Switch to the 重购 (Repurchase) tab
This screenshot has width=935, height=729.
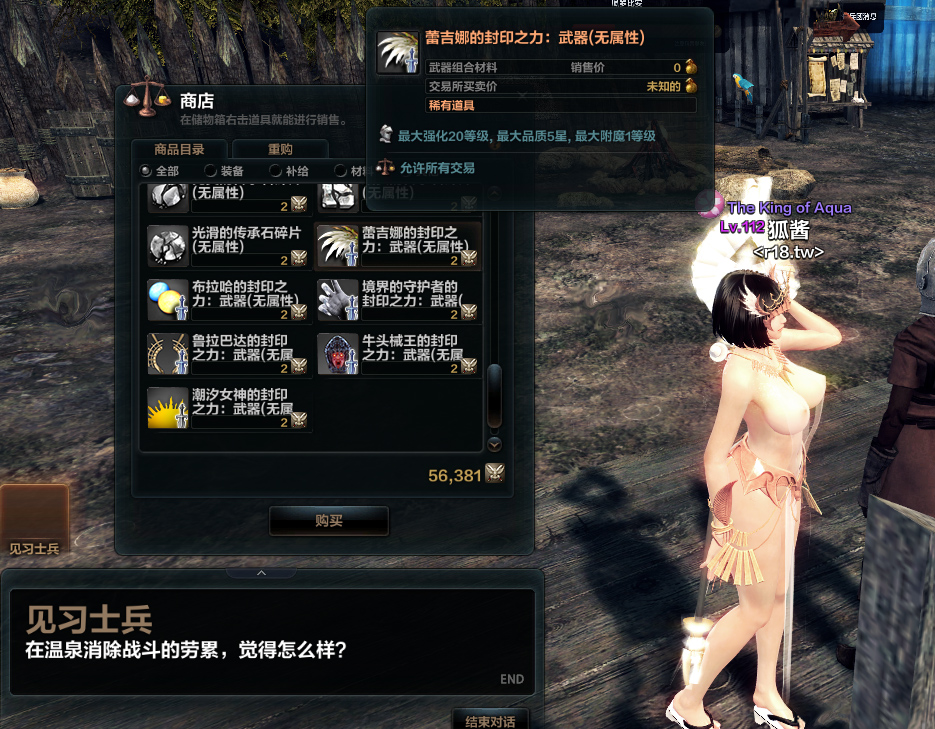(280, 150)
